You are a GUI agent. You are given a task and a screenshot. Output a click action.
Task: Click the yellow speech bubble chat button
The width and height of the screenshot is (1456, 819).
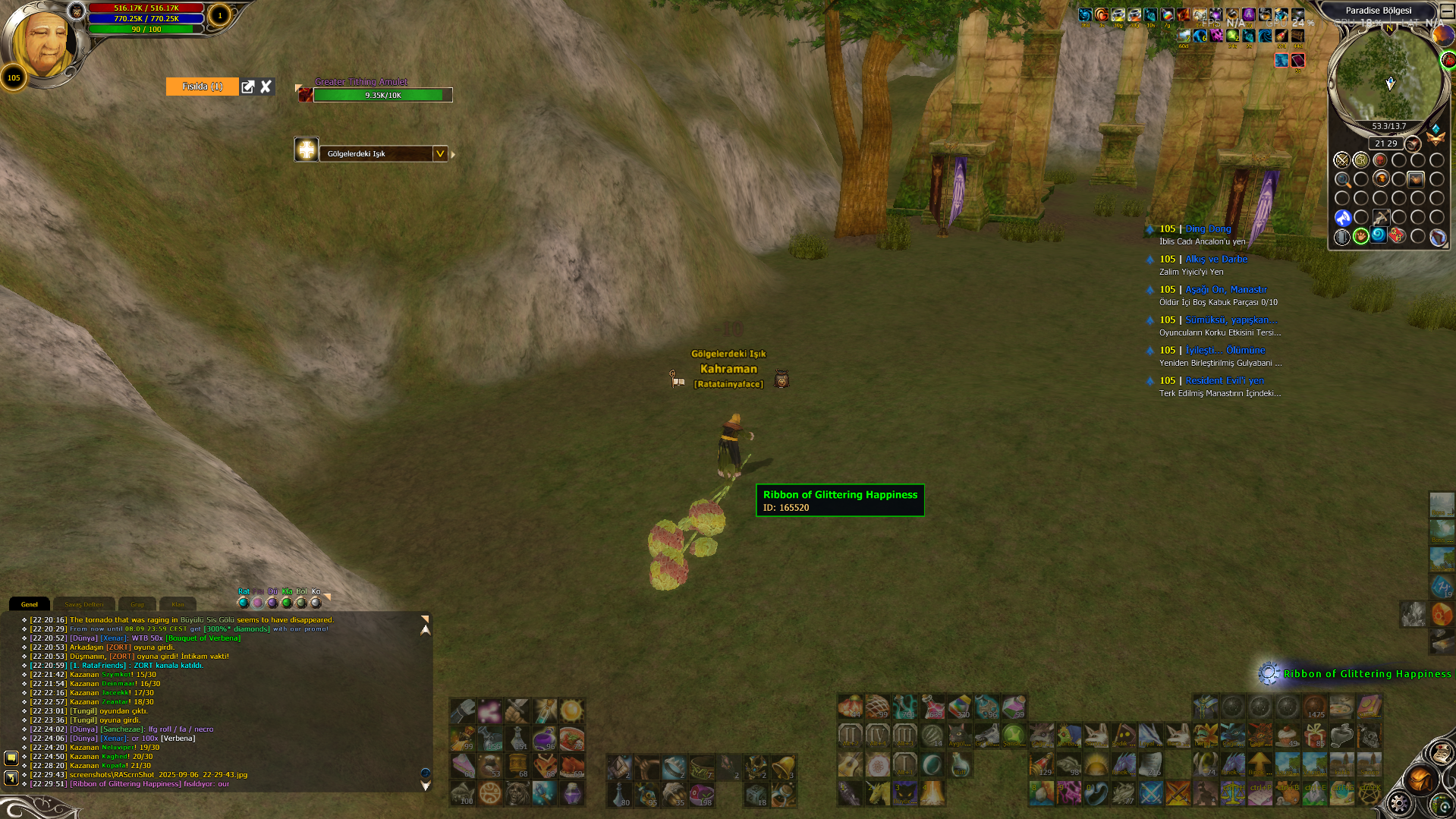(x=11, y=758)
